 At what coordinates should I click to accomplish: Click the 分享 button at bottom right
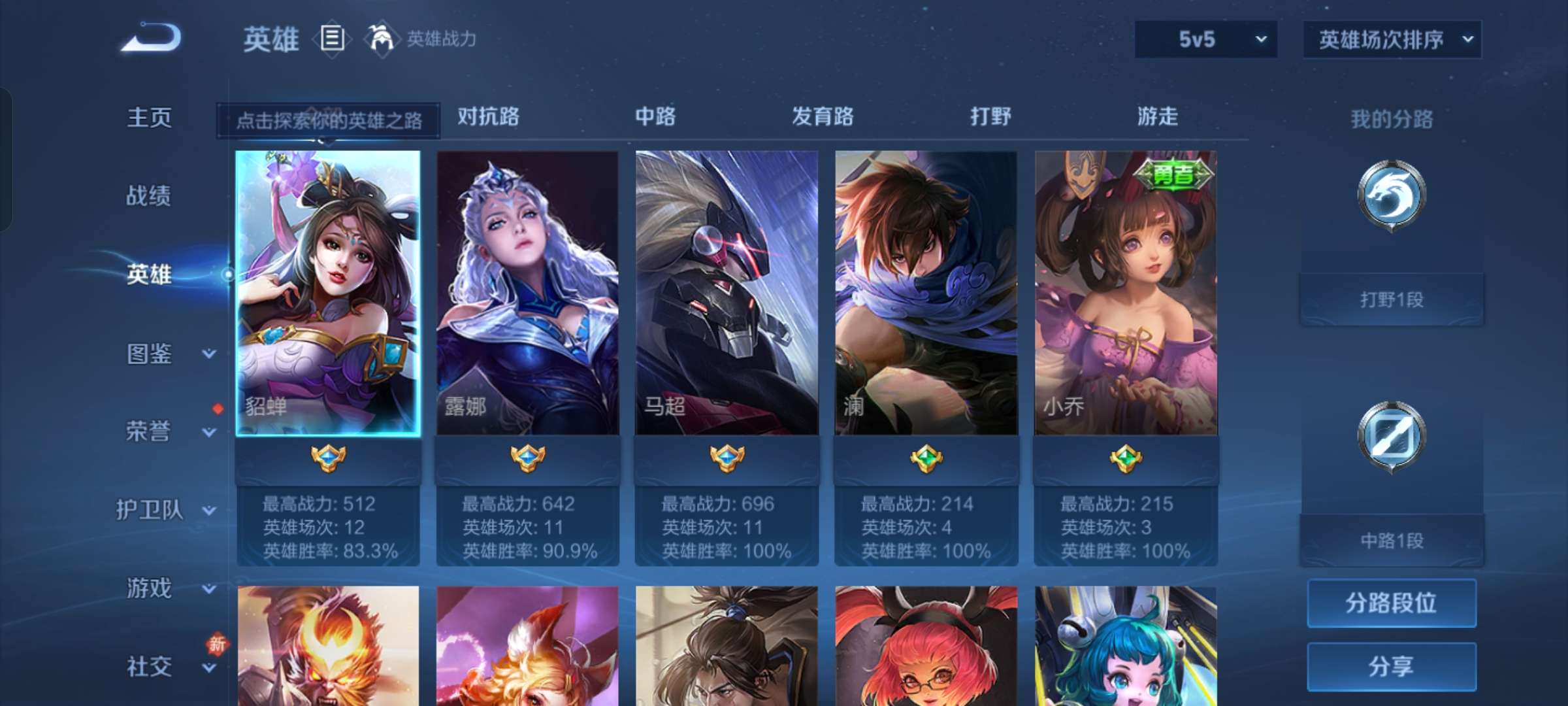(x=1391, y=667)
